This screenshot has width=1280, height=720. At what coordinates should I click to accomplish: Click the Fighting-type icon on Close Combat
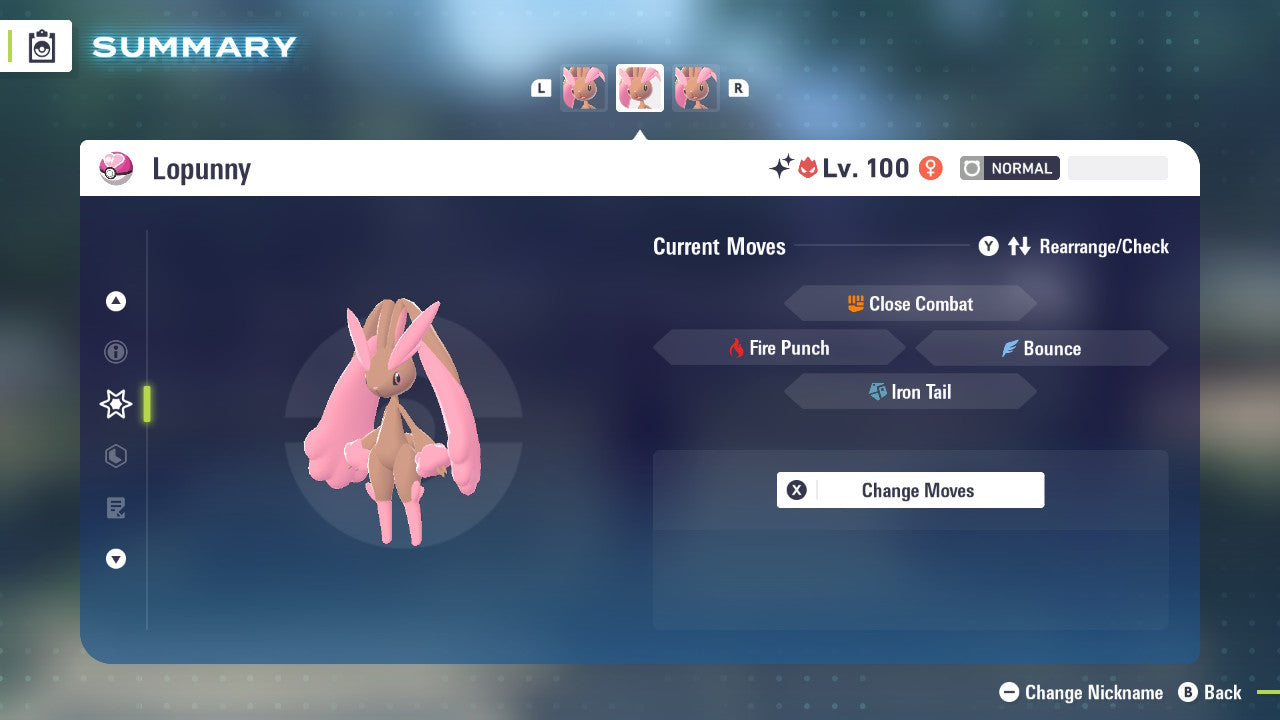click(857, 303)
